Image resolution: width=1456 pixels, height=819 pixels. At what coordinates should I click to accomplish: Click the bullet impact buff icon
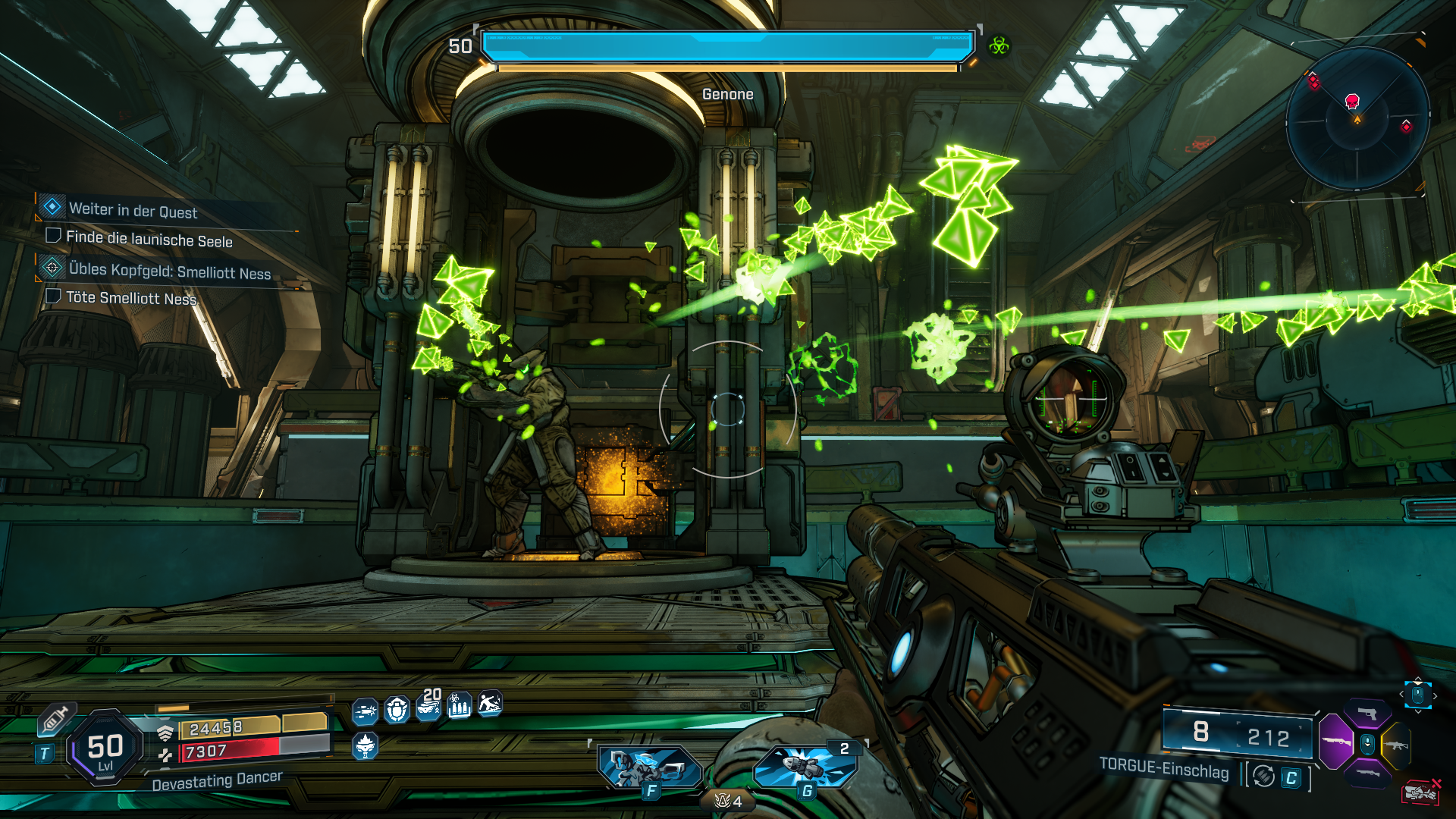[365, 711]
